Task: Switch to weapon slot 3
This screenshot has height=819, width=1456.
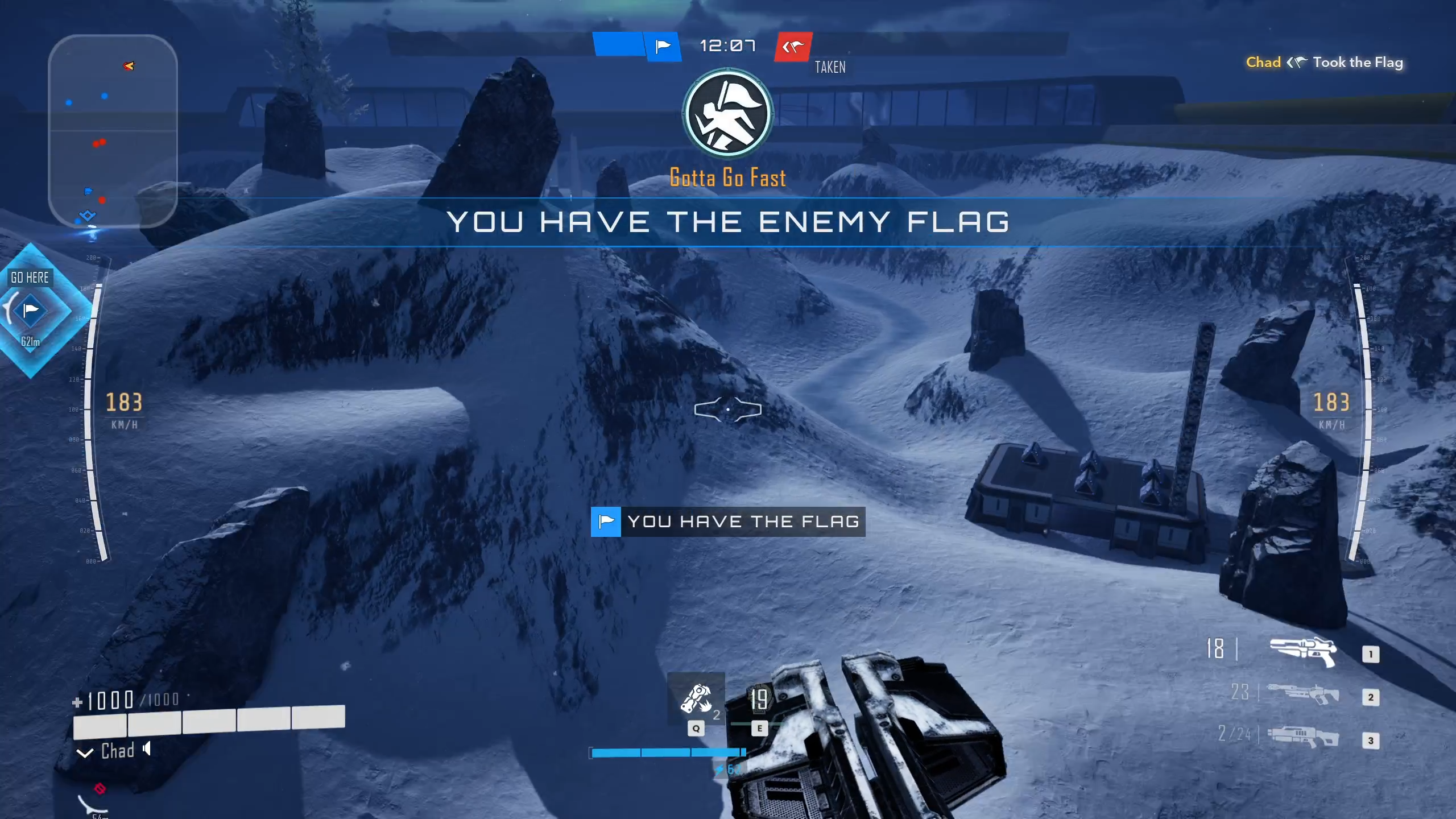Action: point(1302,737)
